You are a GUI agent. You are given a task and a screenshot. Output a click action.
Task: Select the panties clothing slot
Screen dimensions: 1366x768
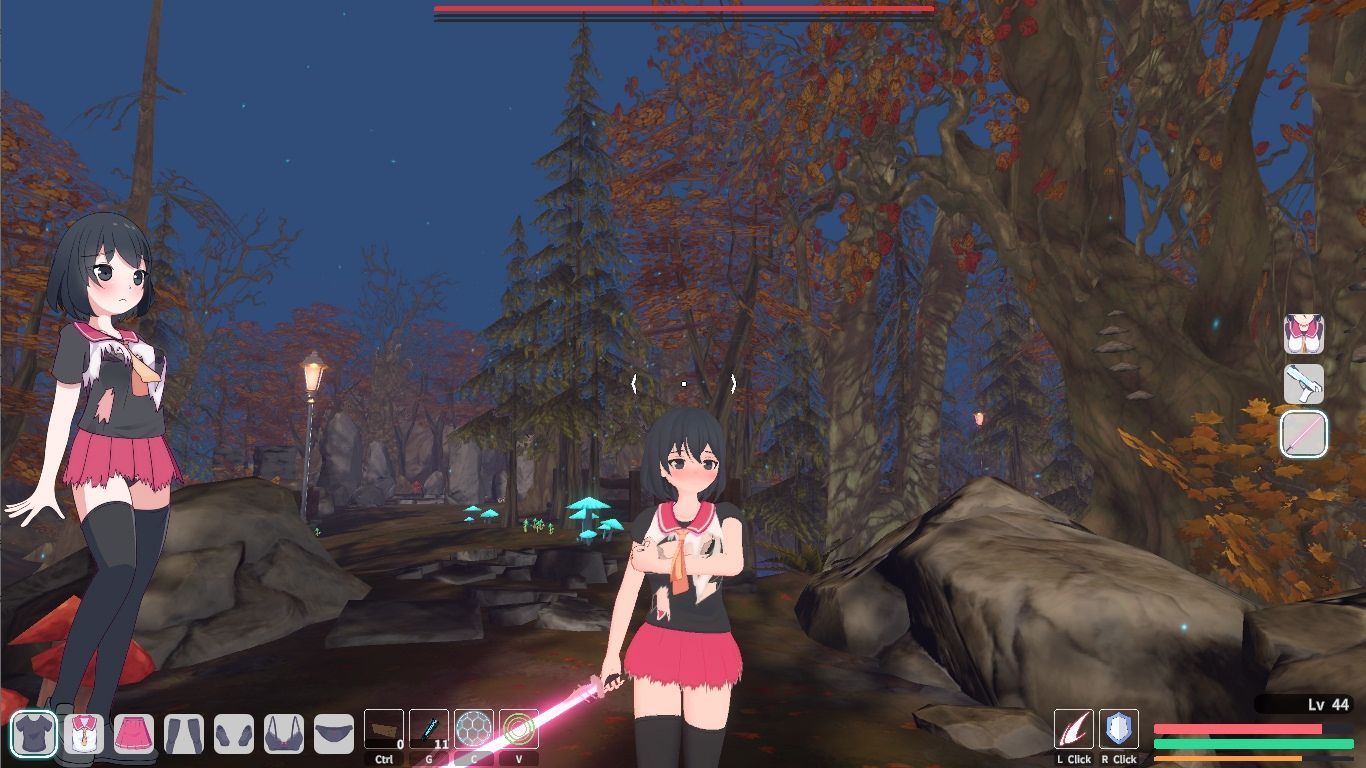coord(334,734)
